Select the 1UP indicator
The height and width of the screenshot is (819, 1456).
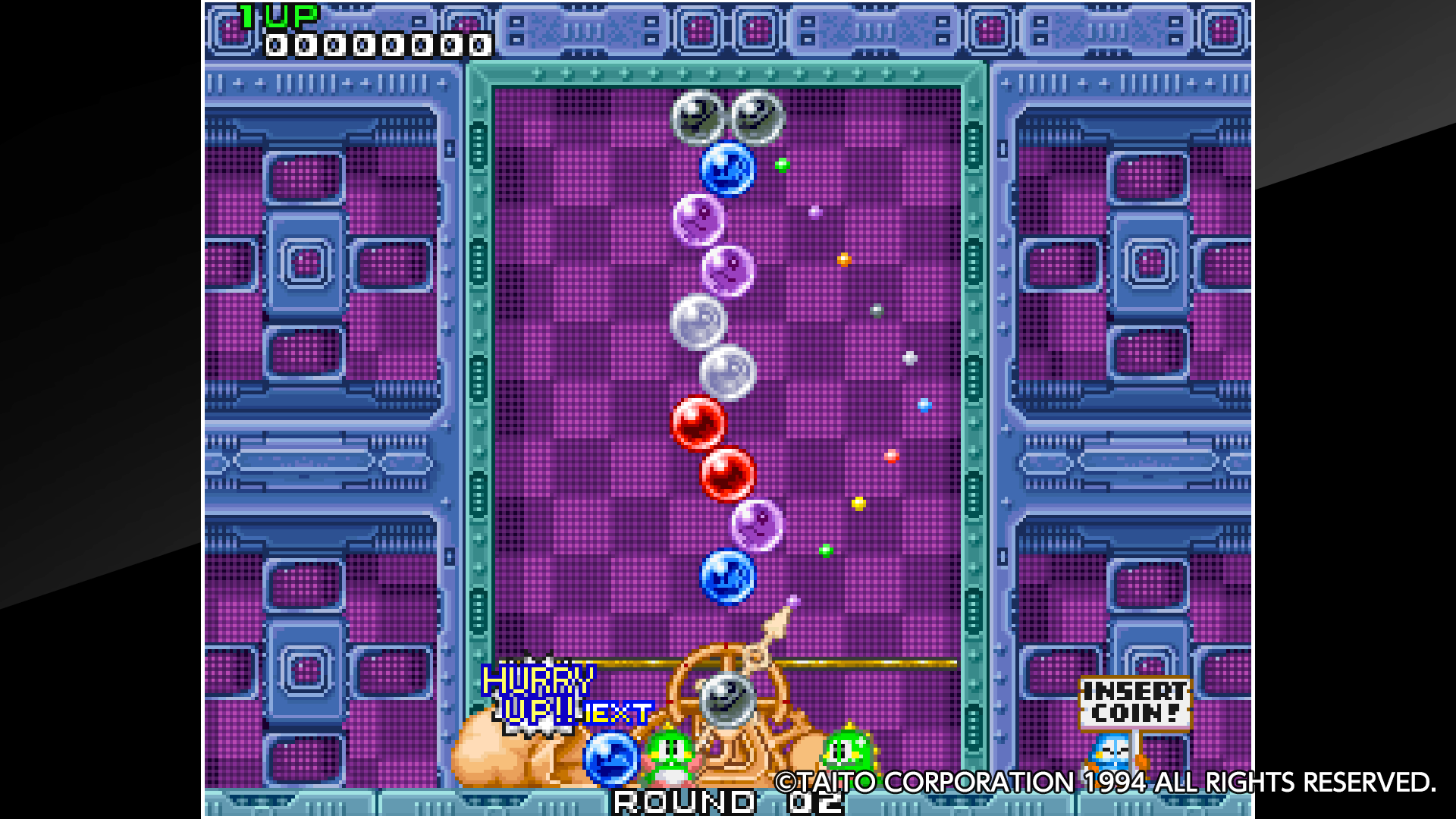click(x=277, y=17)
